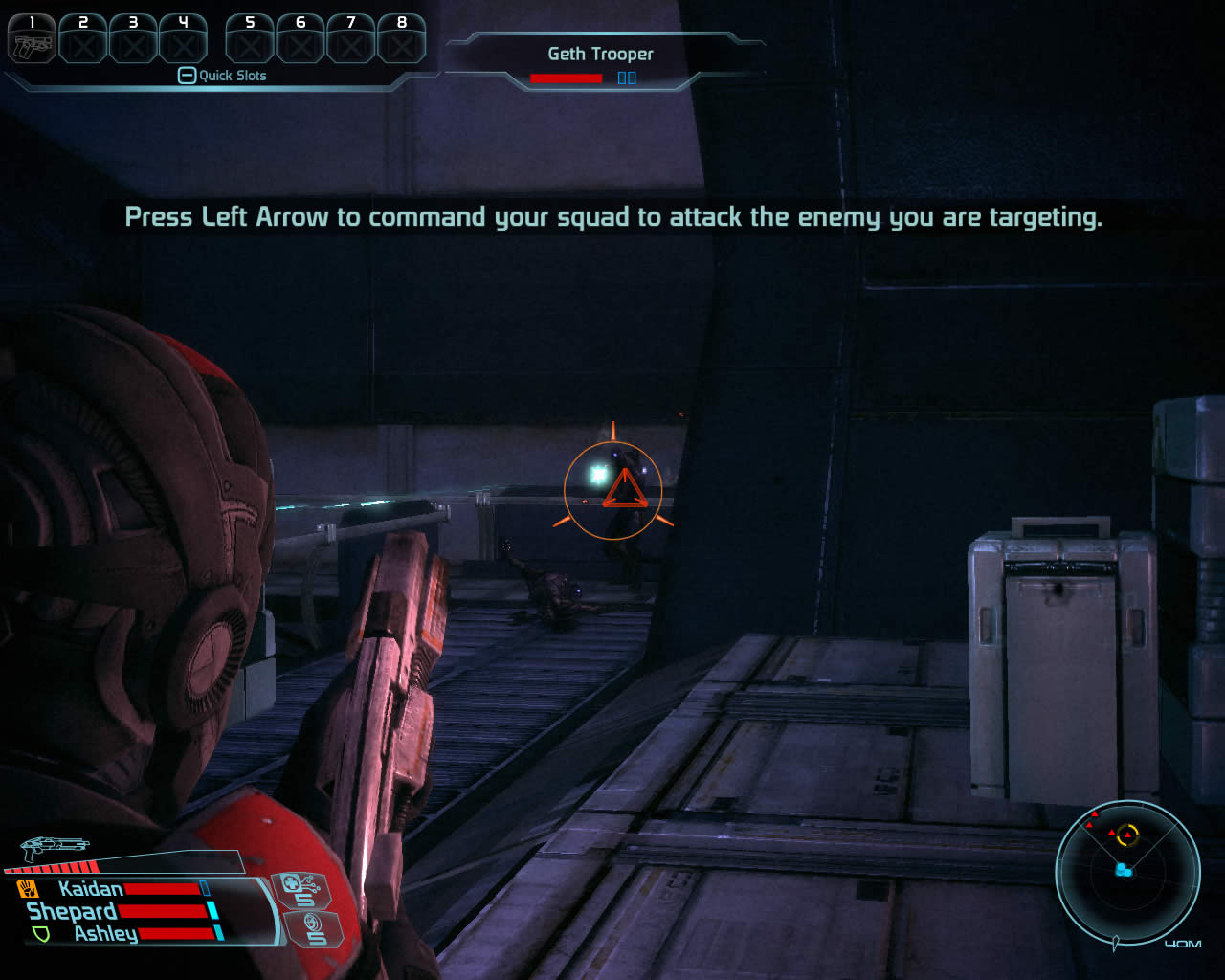The height and width of the screenshot is (980, 1225).
Task: Select quick slot 1 with the pistol
Action: [x=32, y=40]
